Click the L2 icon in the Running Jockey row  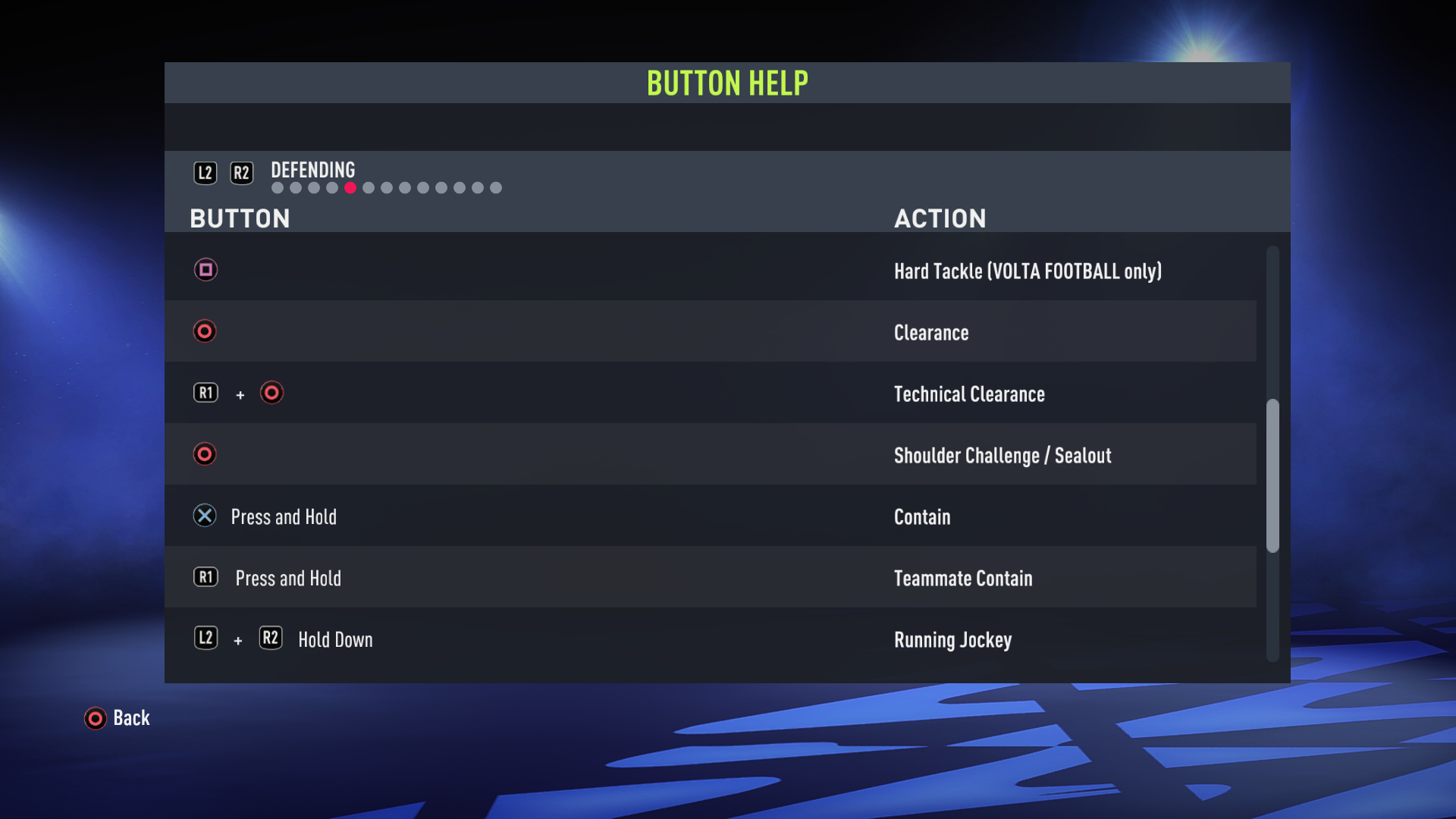point(206,638)
